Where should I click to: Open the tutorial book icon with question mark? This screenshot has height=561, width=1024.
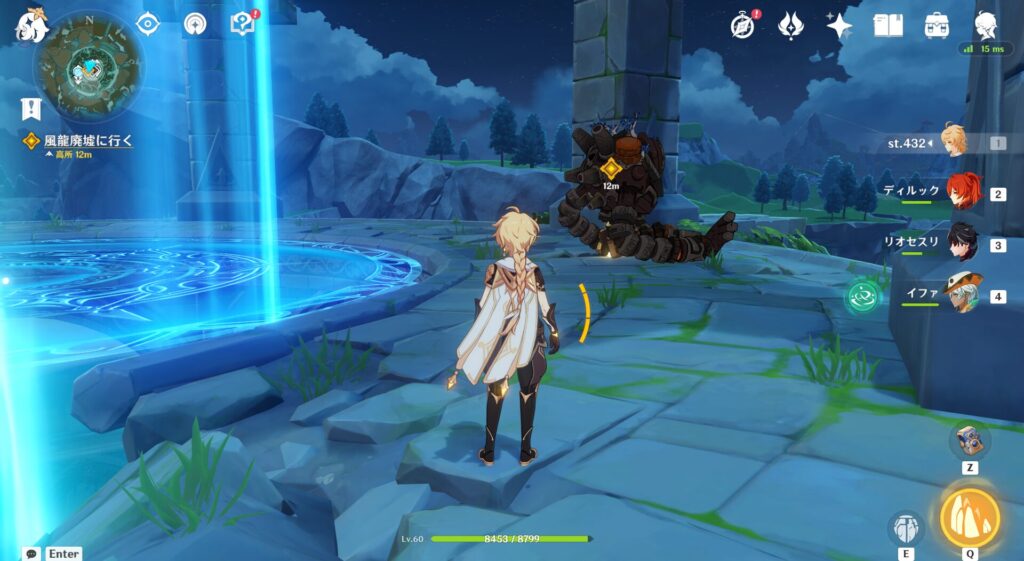pos(243,24)
